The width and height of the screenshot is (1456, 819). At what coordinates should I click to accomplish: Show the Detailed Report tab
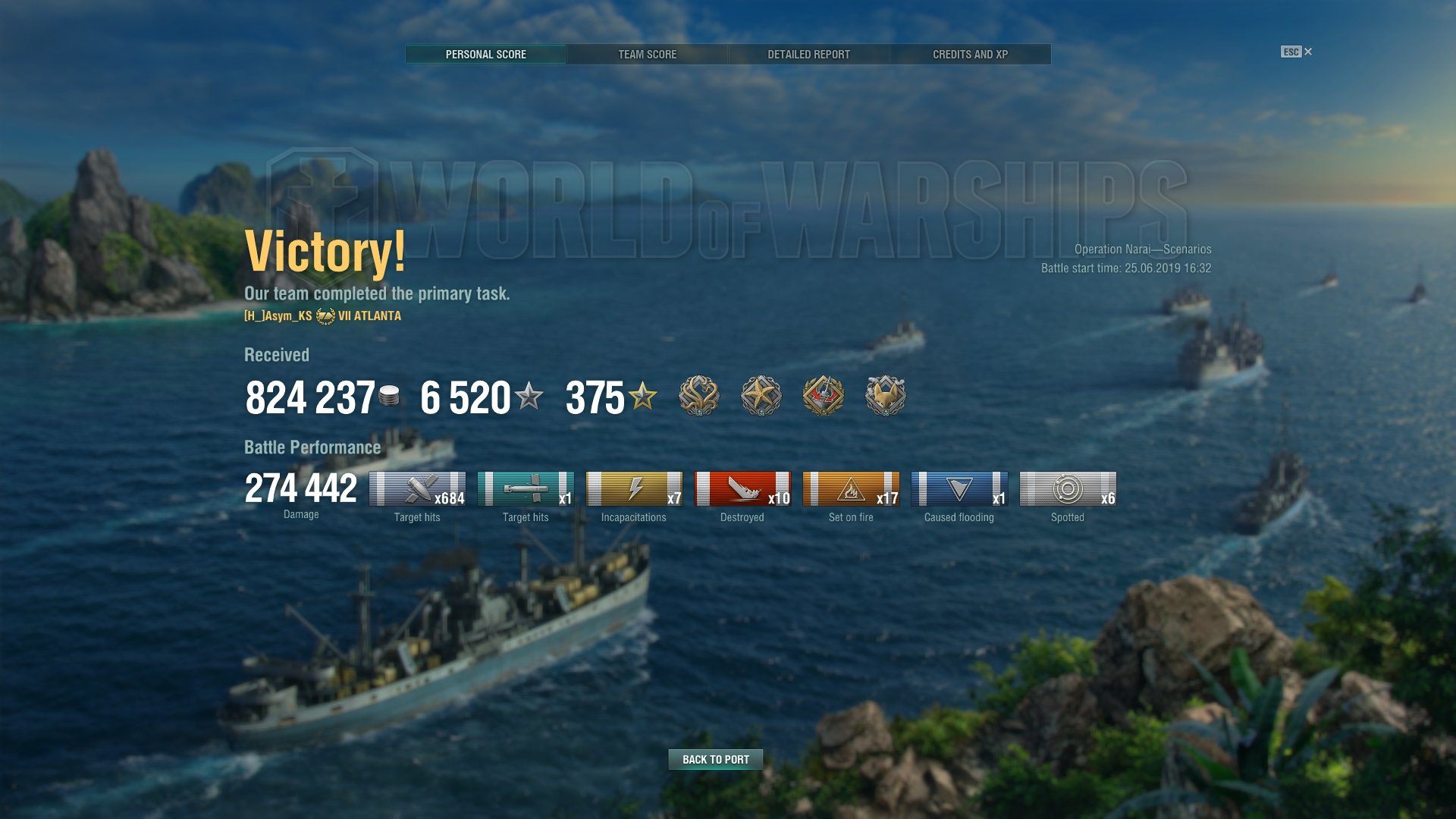pos(808,55)
